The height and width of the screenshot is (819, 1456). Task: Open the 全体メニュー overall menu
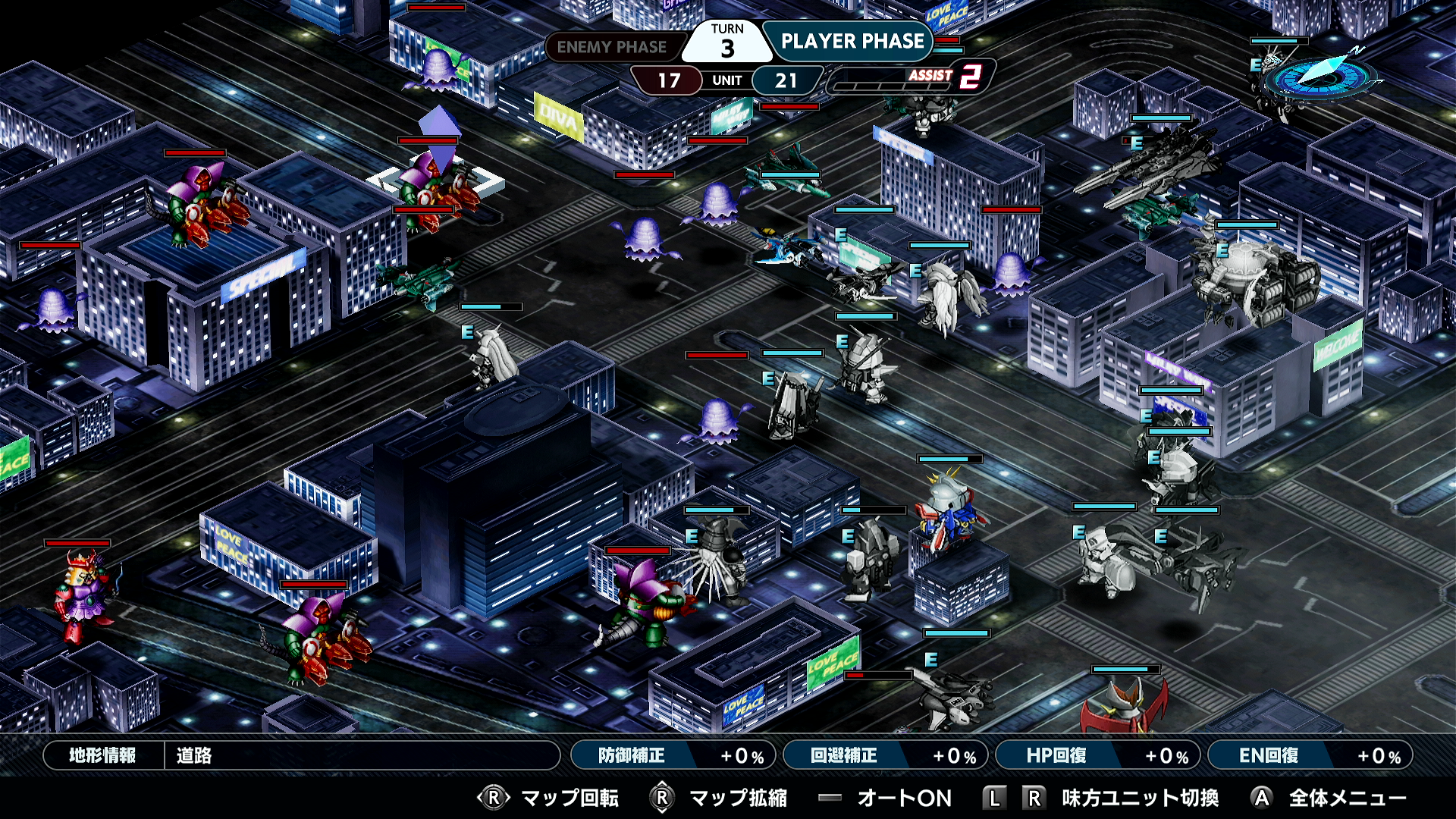[x=1342, y=798]
